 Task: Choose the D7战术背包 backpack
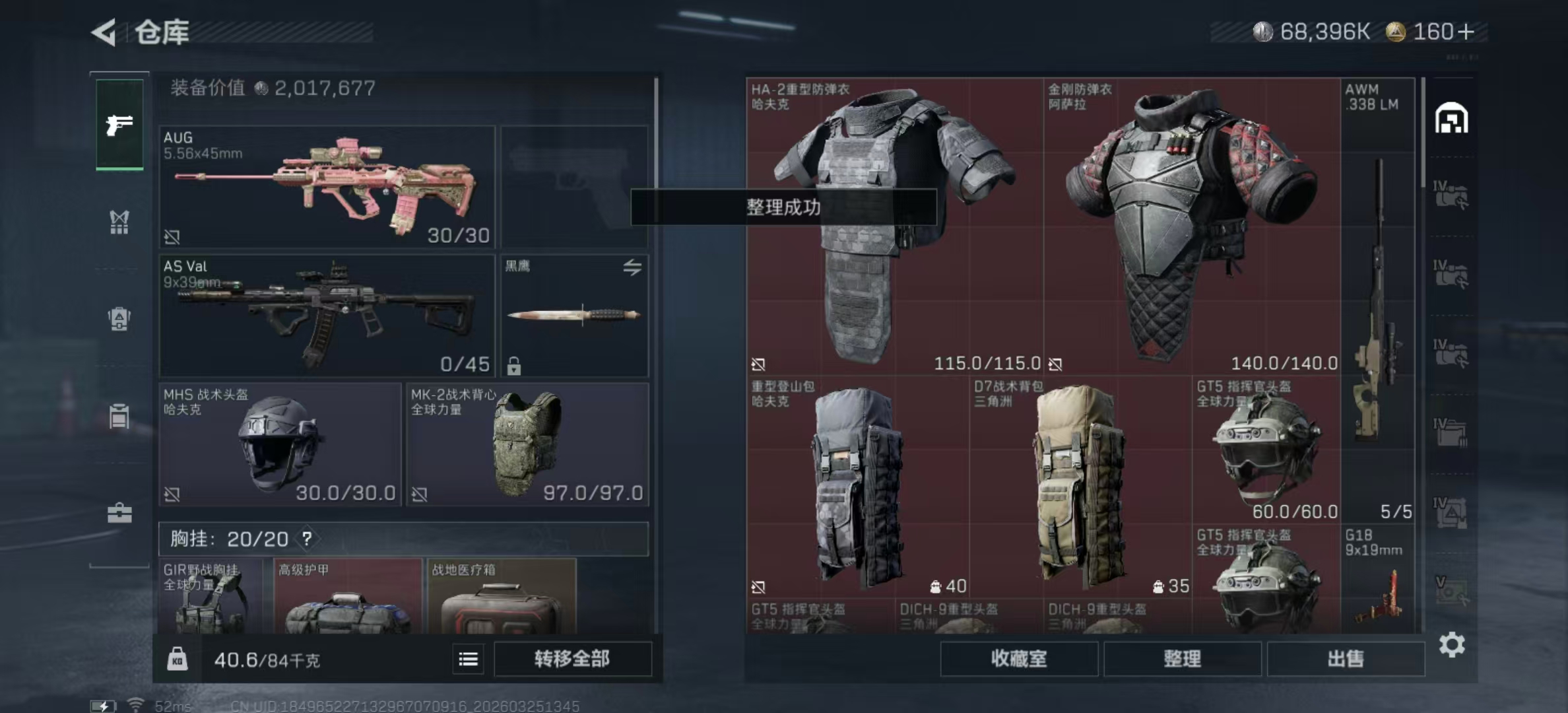click(x=1080, y=487)
